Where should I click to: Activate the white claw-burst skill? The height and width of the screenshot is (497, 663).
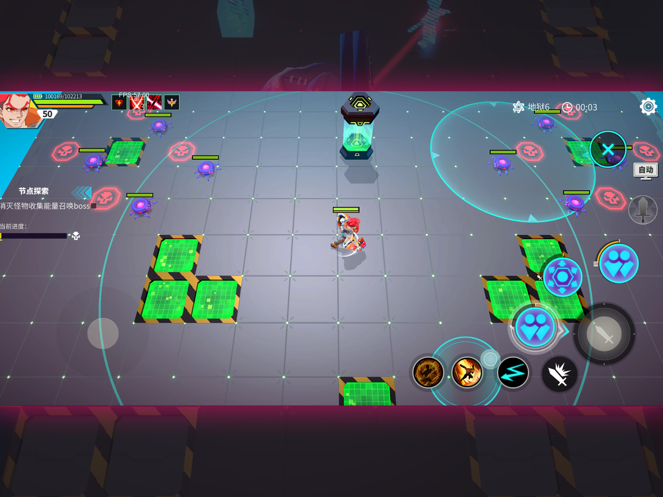pyautogui.click(x=559, y=374)
